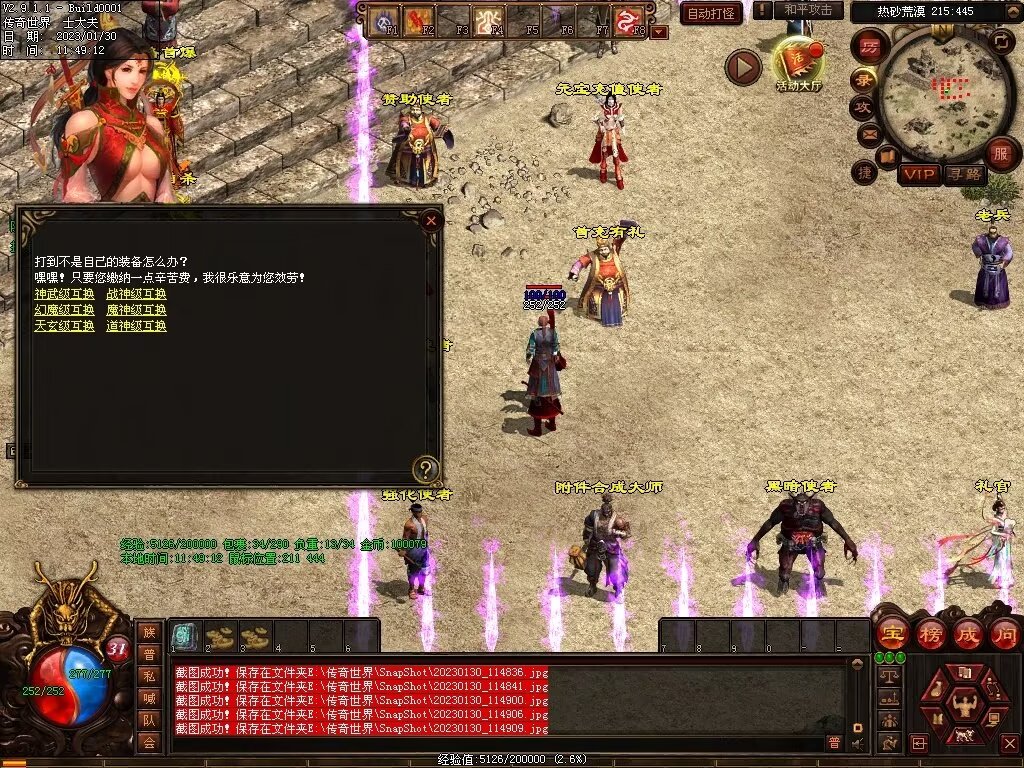This screenshot has height=768, width=1024.
Task: Change the 和平攻击 attack mode
Action: (808, 10)
